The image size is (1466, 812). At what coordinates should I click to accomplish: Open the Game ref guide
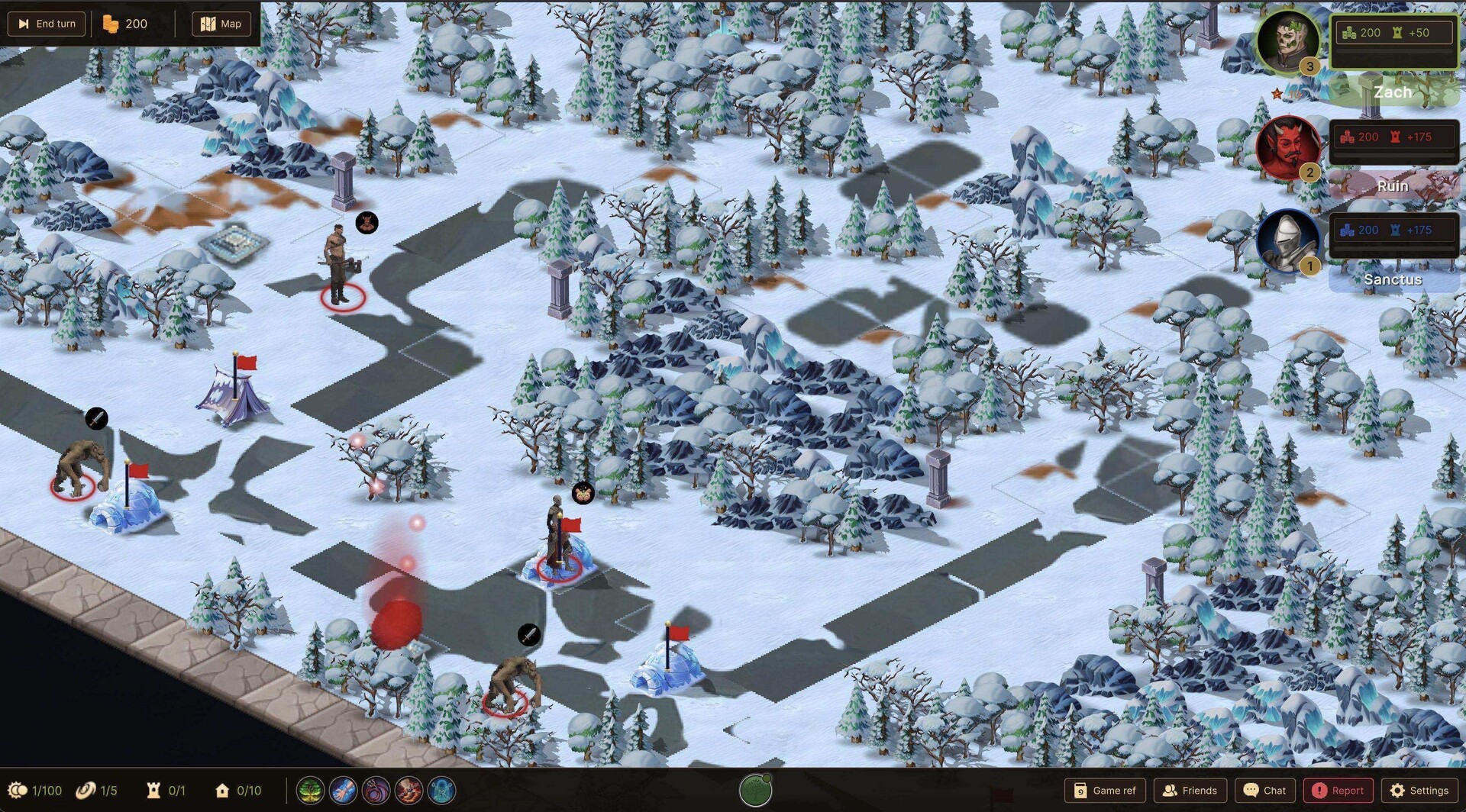point(1105,791)
